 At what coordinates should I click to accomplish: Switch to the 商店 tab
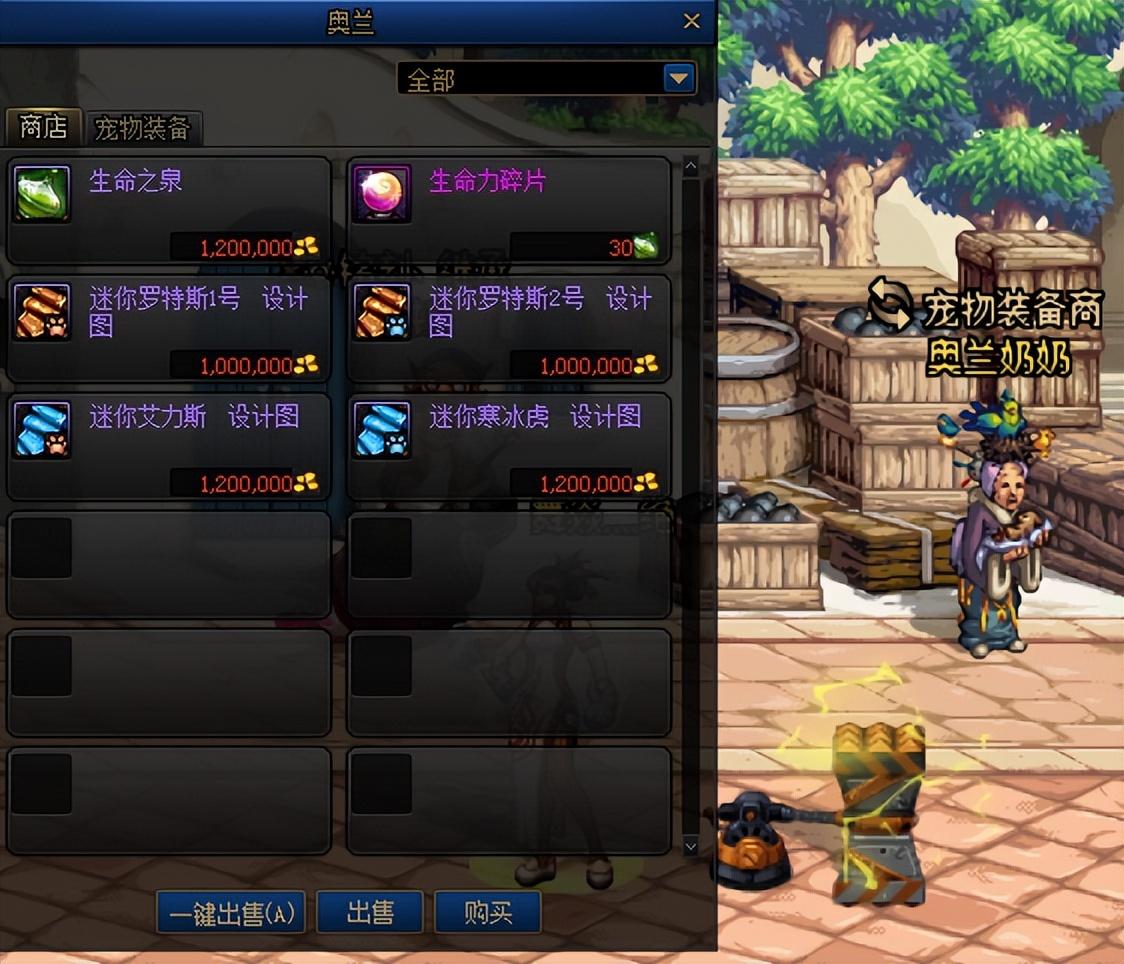tap(43, 128)
